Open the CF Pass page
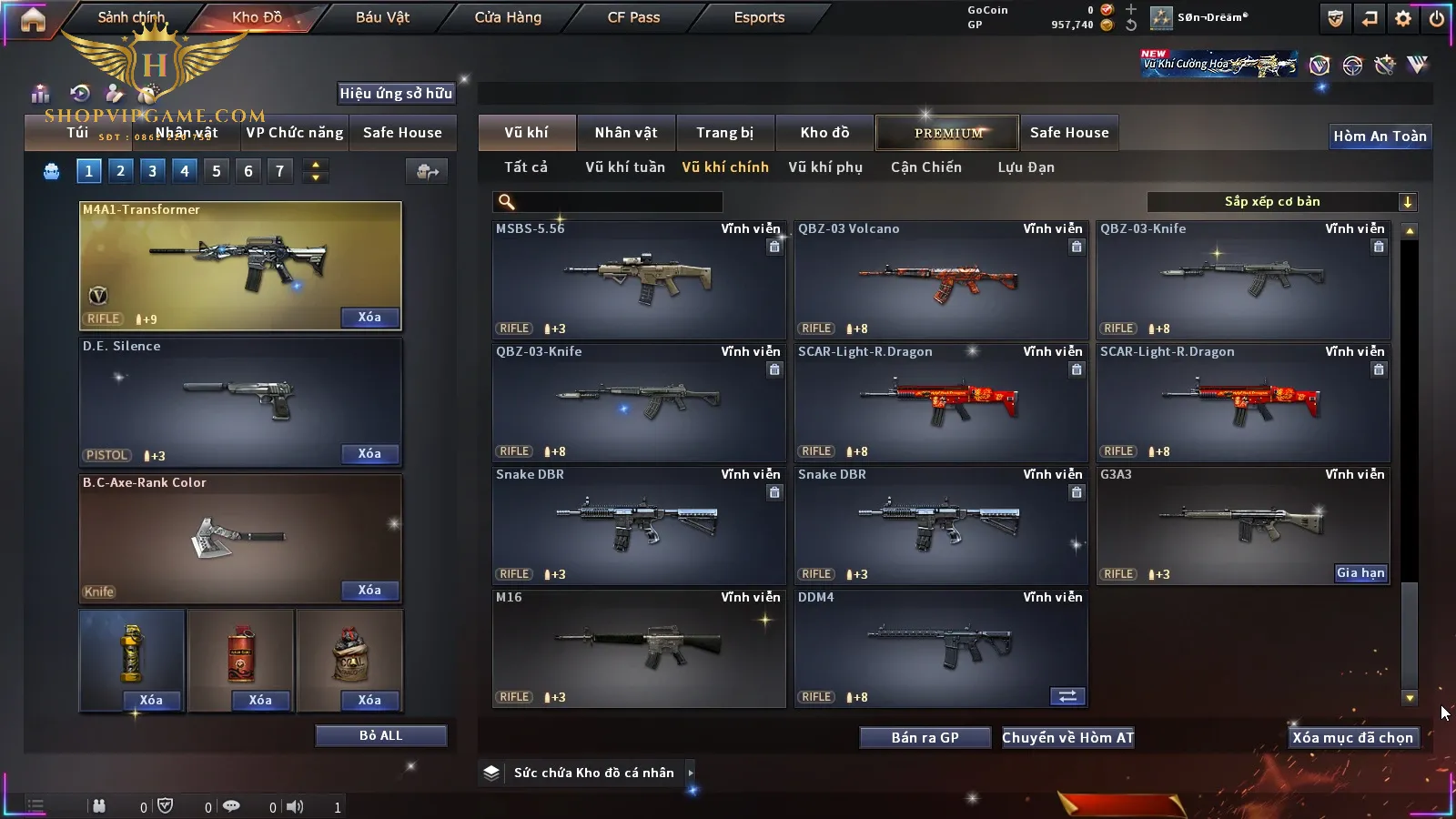This screenshot has width=1456, height=819. (633, 17)
